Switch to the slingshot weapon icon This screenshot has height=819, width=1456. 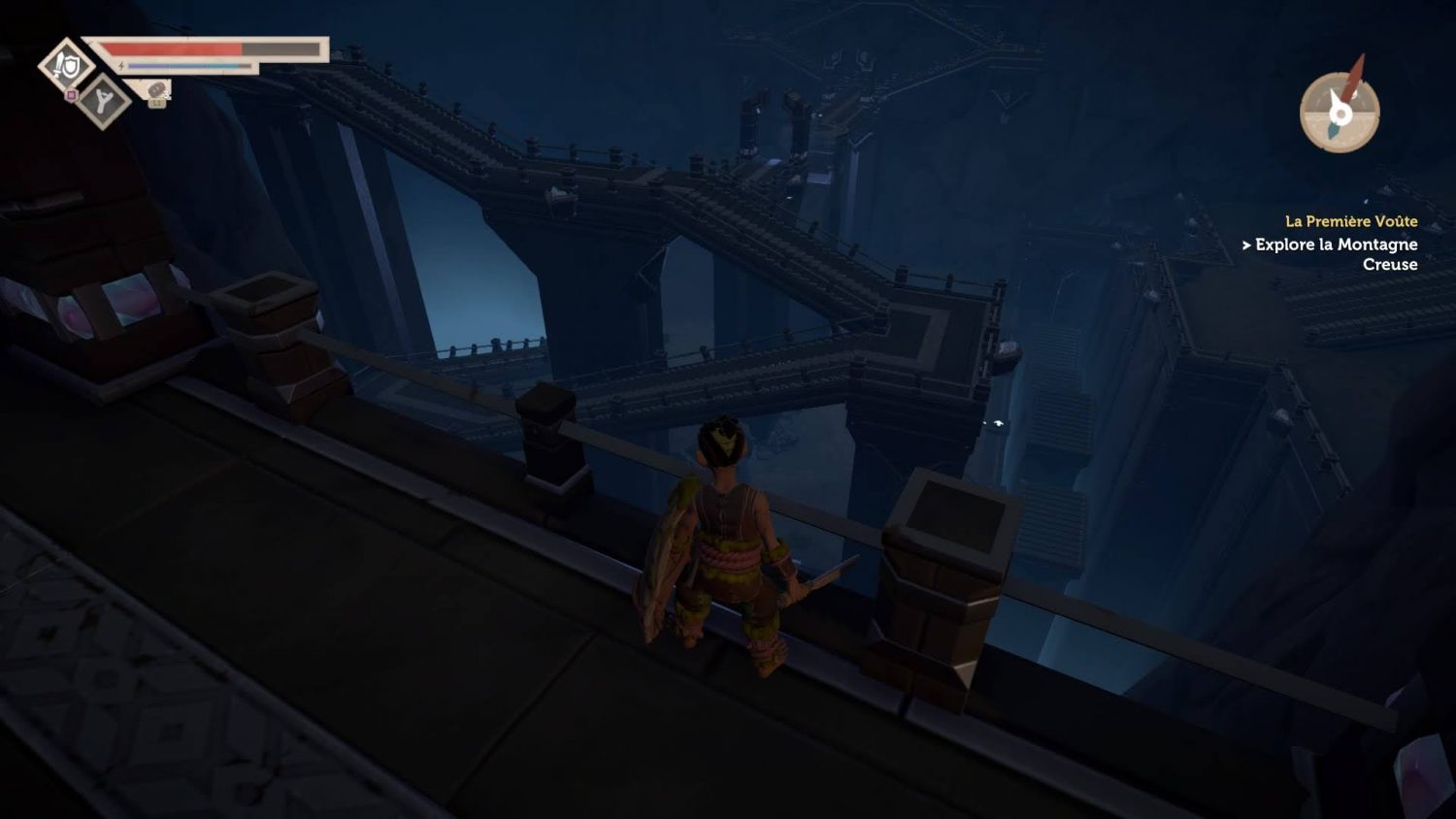(103, 101)
